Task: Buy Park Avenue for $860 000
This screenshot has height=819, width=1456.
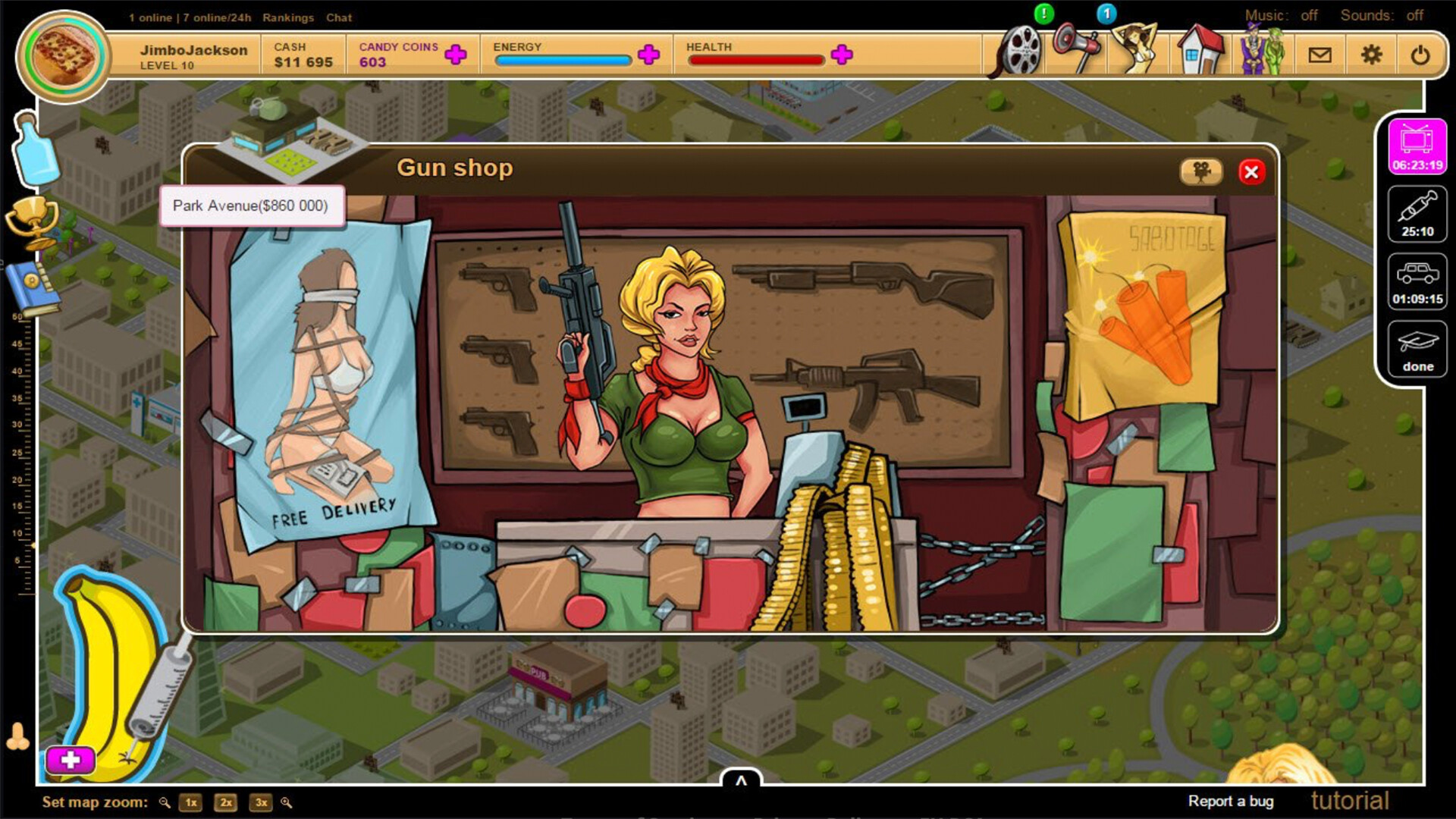Action: 251,206
